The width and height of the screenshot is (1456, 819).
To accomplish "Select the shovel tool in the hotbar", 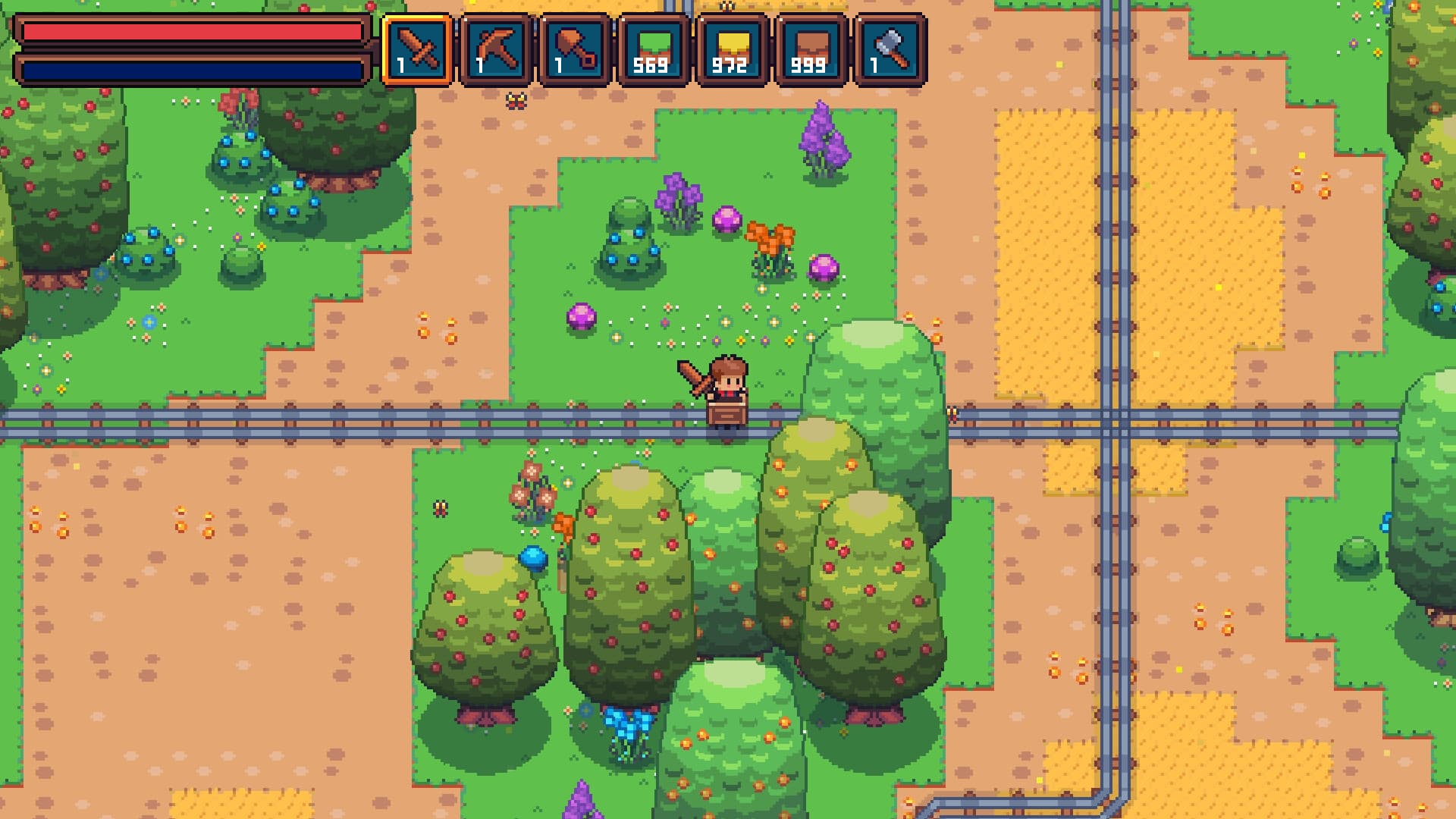I will [x=576, y=47].
